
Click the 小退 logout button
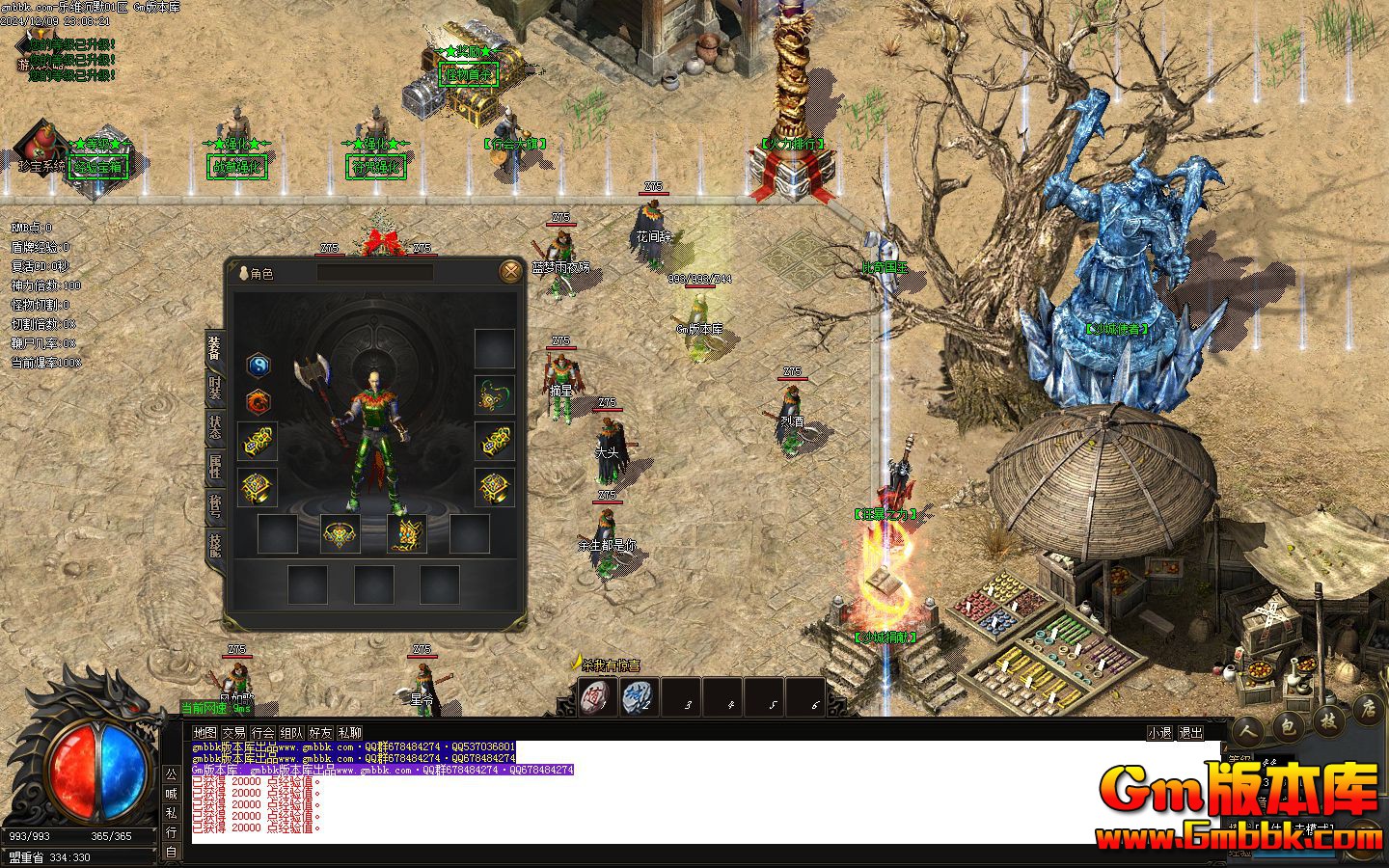tap(1159, 733)
